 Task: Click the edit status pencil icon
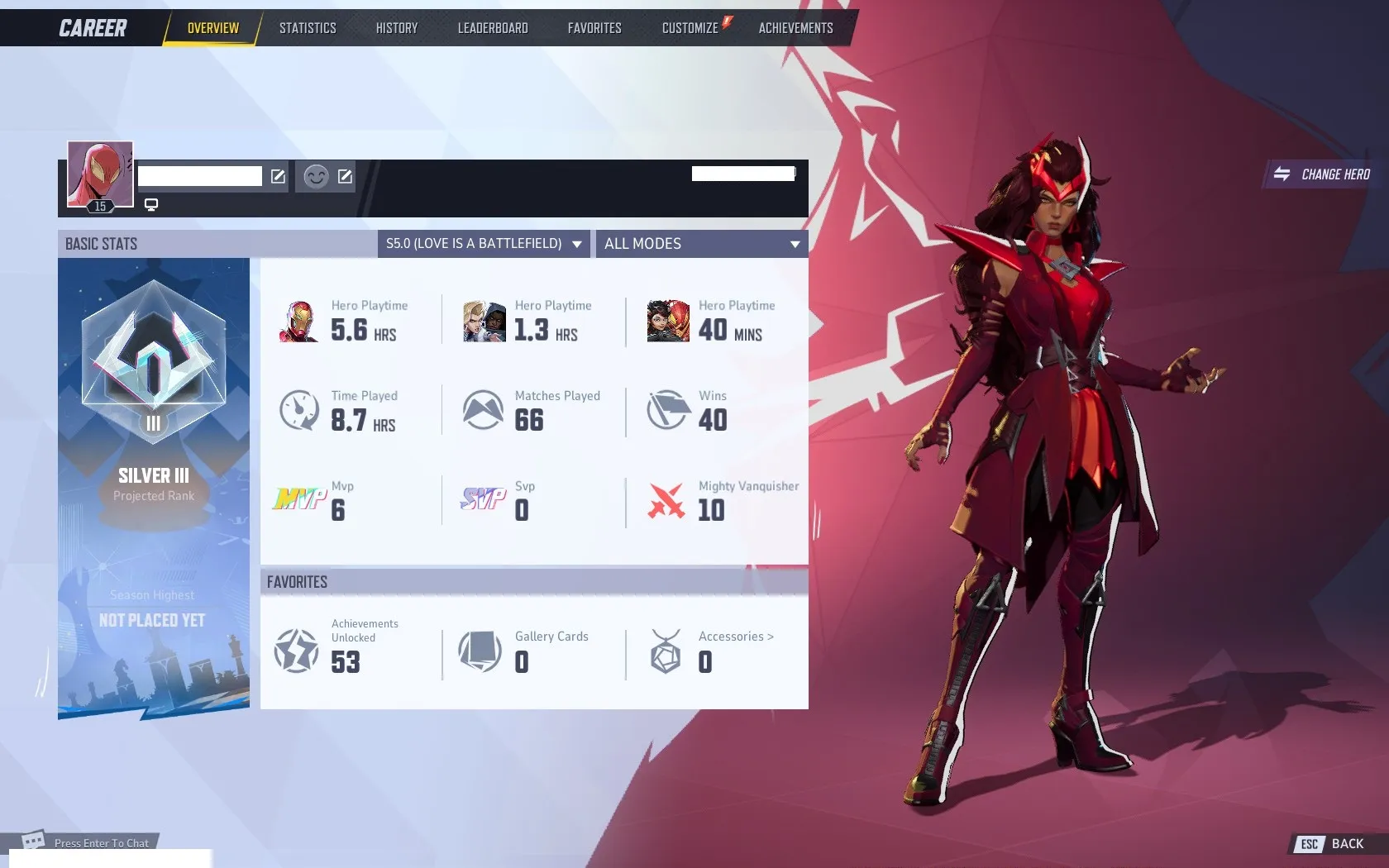tap(345, 176)
